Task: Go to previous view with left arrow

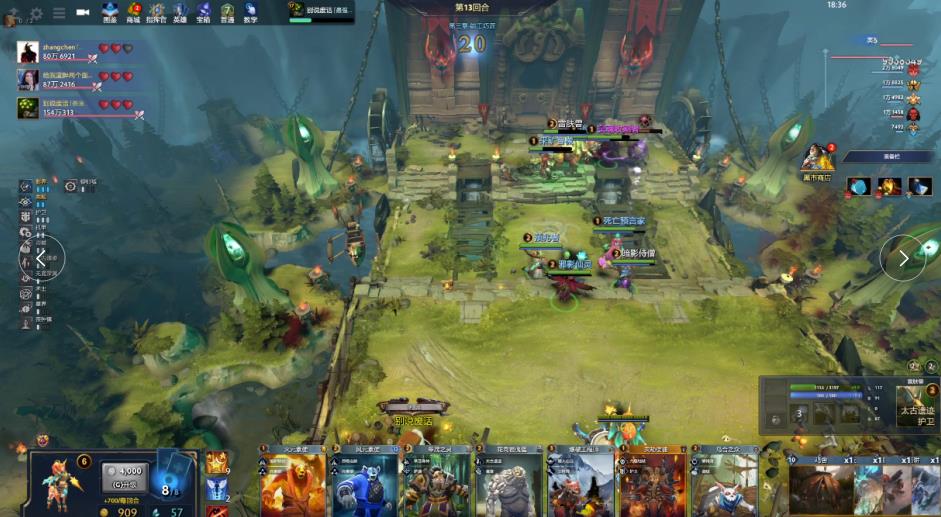Action: [x=41, y=259]
